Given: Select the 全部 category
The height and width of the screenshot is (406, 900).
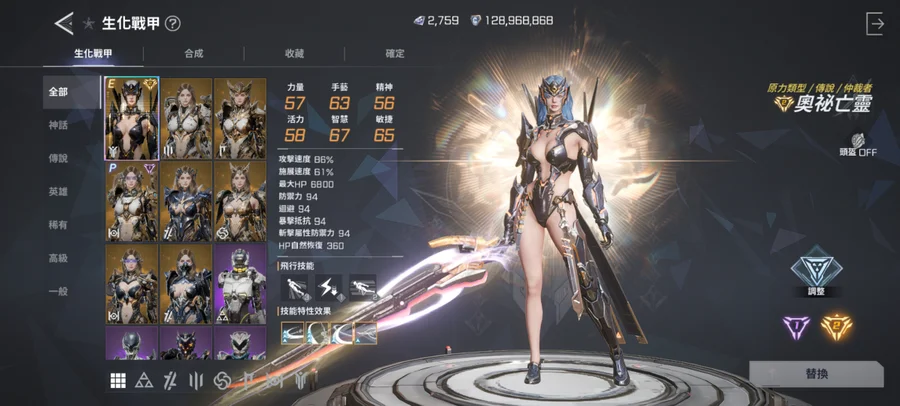Looking at the screenshot, I should pyautogui.click(x=59, y=92).
